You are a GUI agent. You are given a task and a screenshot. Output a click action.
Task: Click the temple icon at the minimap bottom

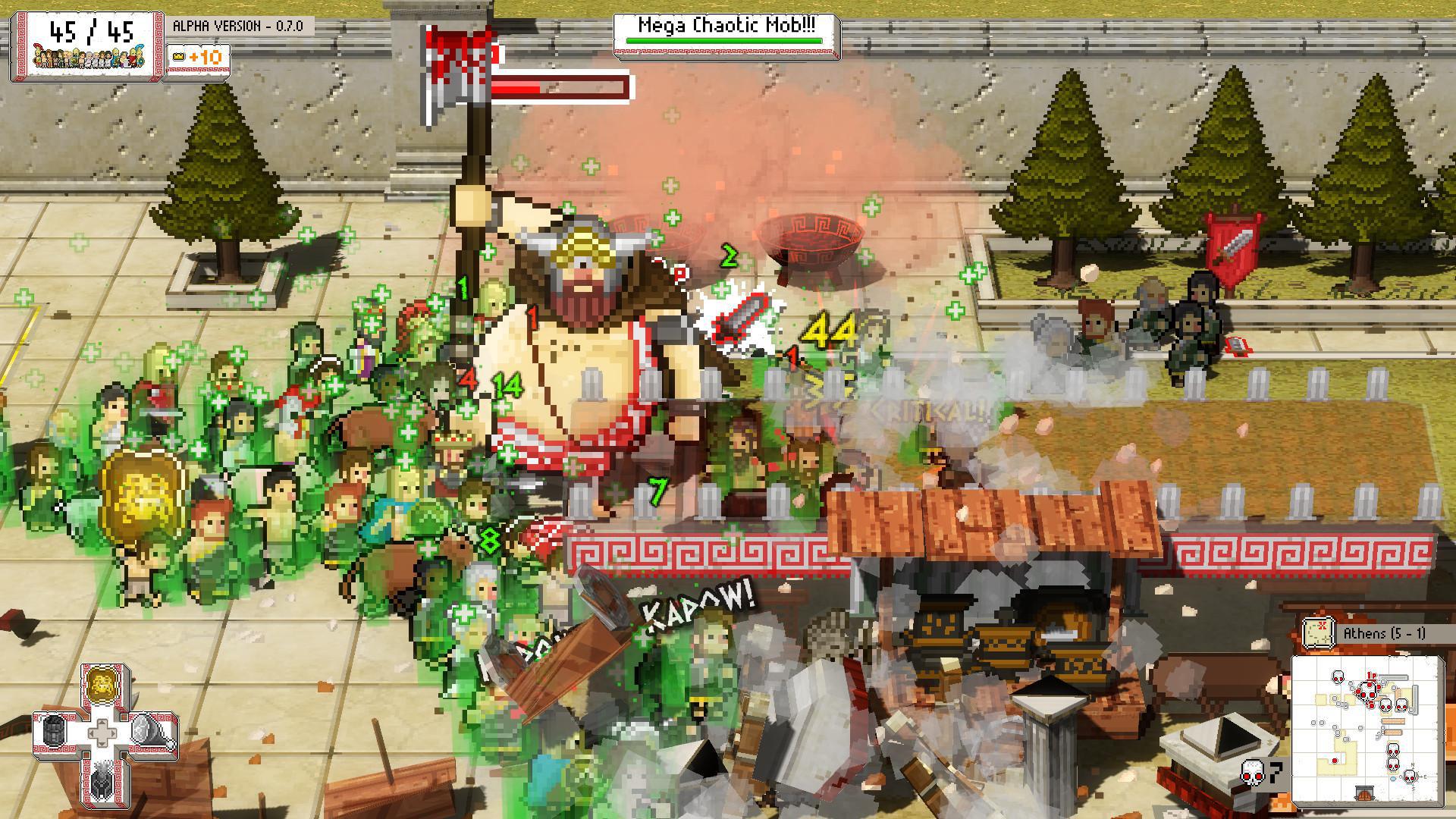pos(1364,792)
